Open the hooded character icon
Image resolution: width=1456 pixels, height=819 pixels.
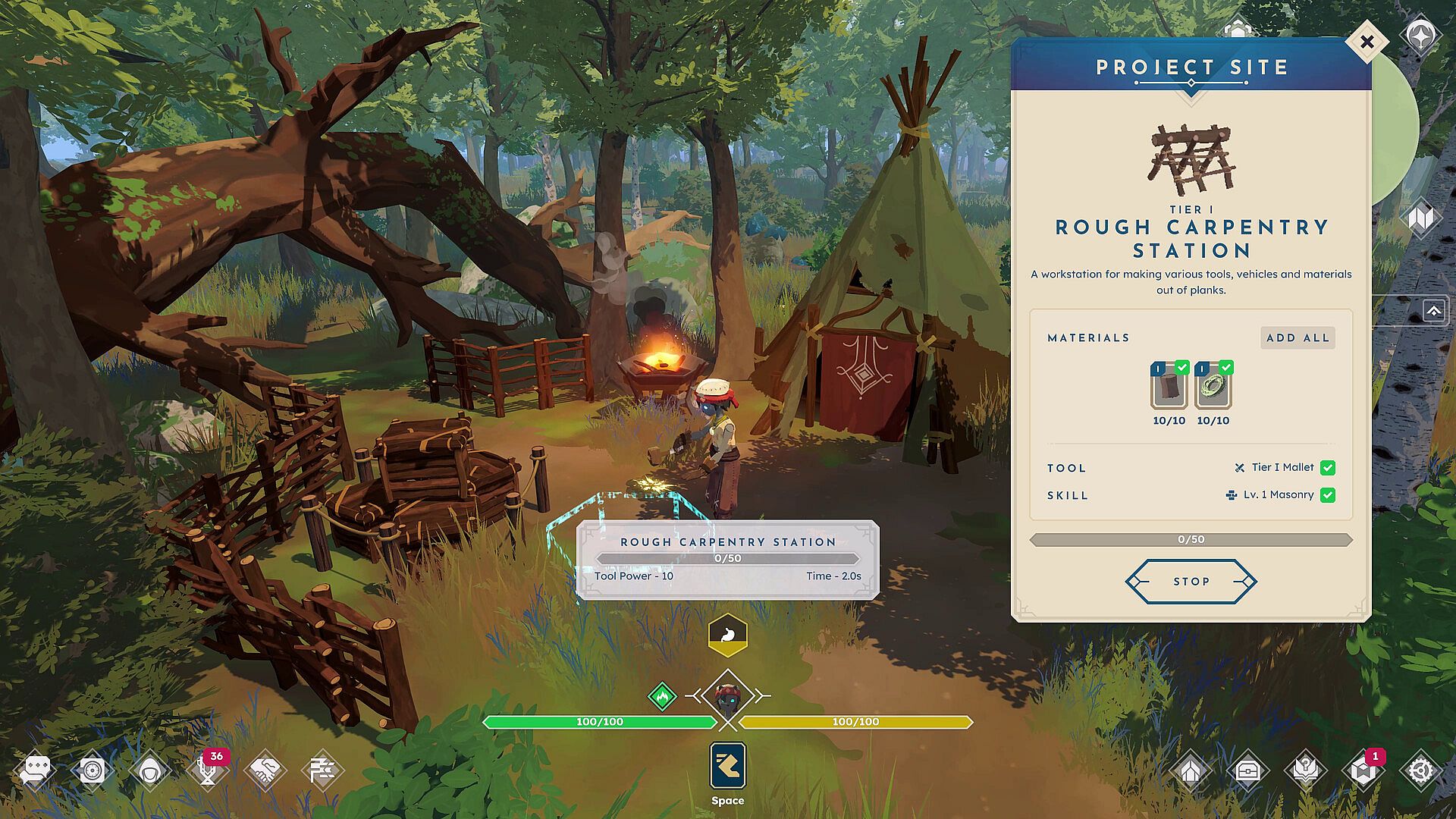tap(149, 771)
